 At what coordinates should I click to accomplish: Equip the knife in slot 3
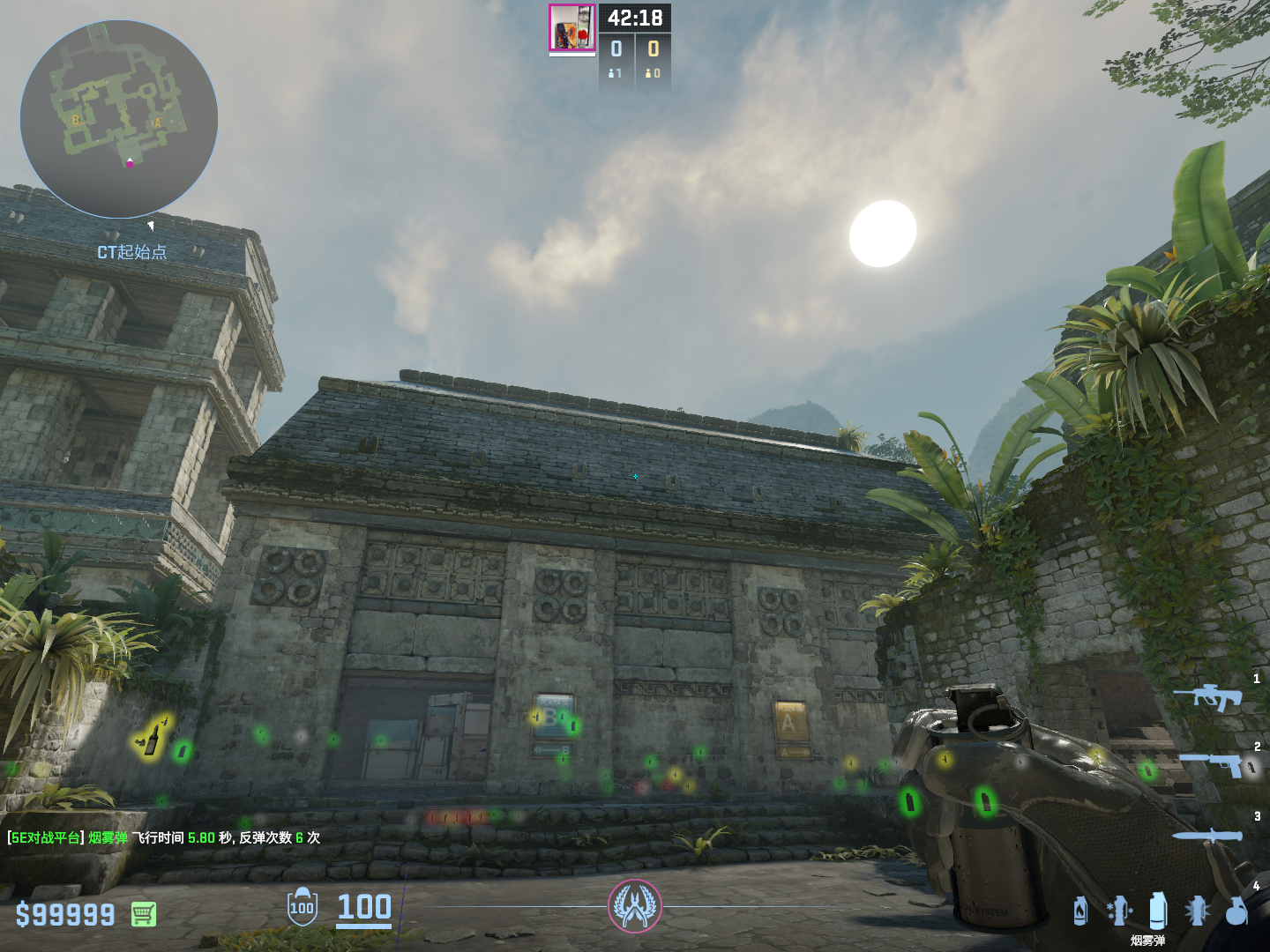pos(1208,836)
